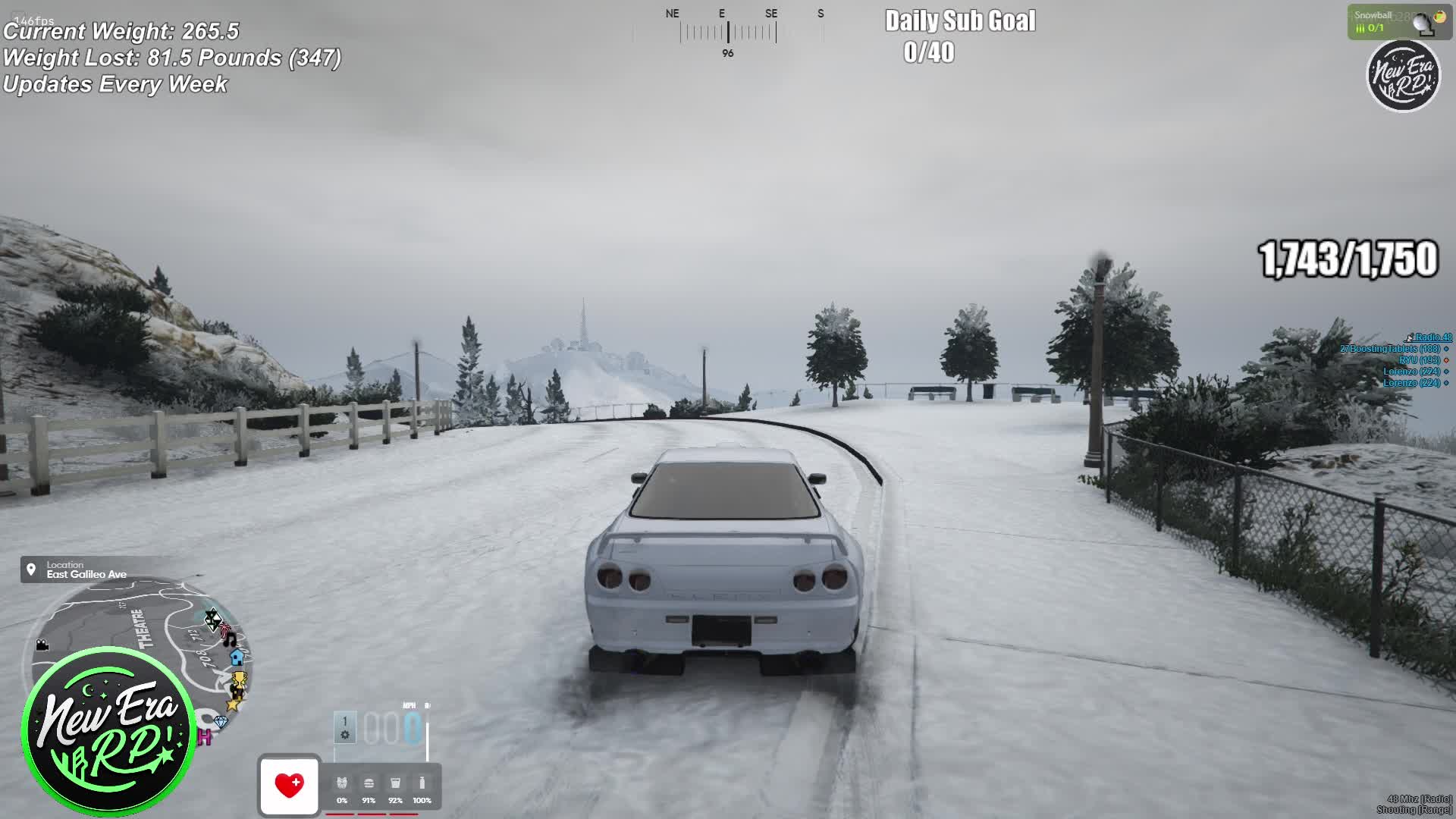Click the gear indicator on speedometer

(345, 727)
